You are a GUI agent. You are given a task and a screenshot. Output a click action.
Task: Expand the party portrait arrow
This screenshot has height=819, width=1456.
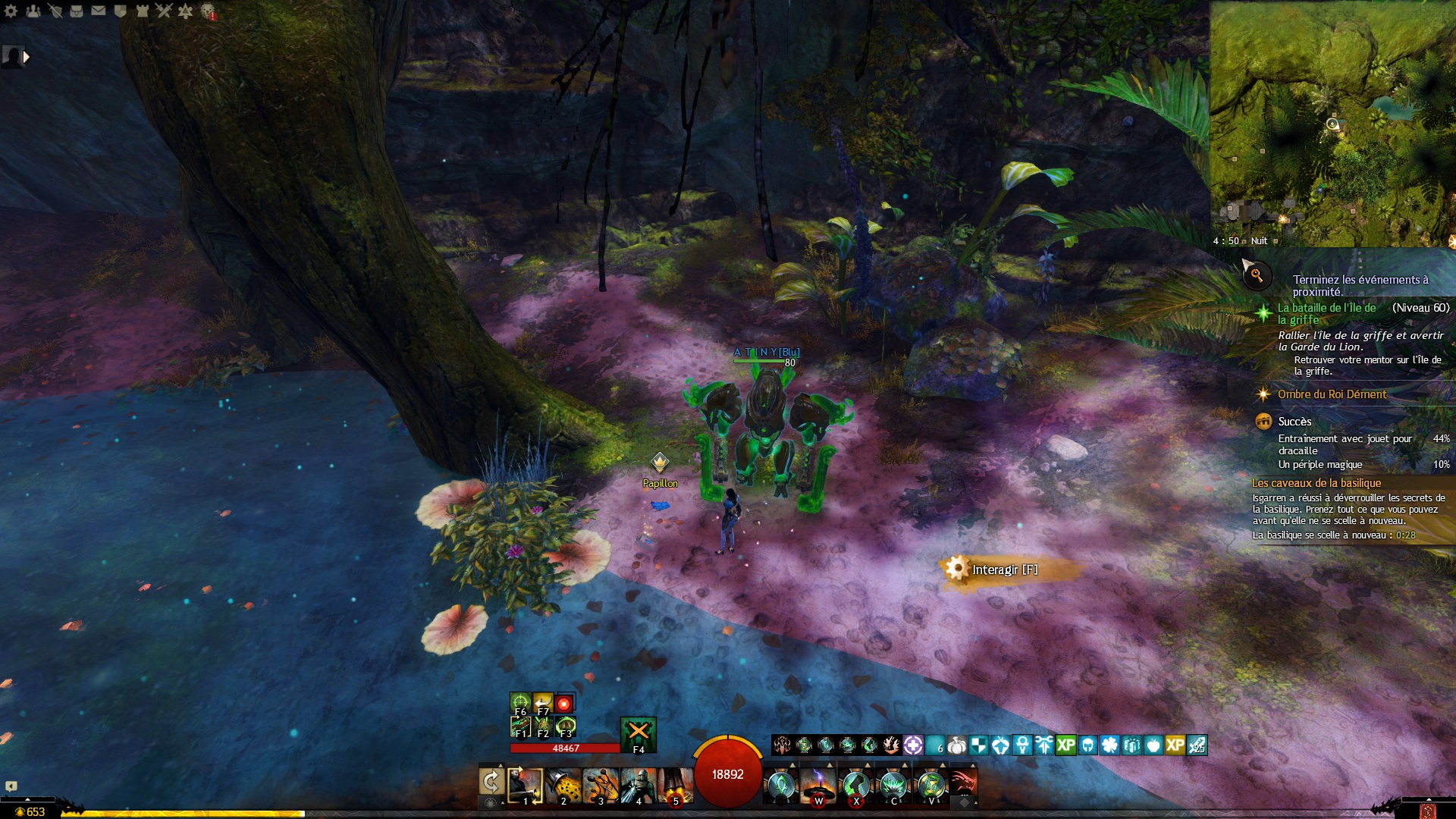[27, 56]
